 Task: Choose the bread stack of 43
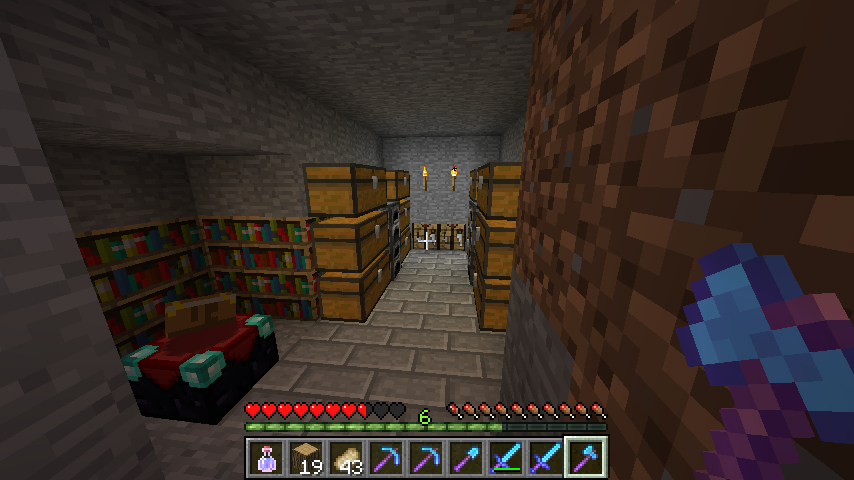click(346, 458)
